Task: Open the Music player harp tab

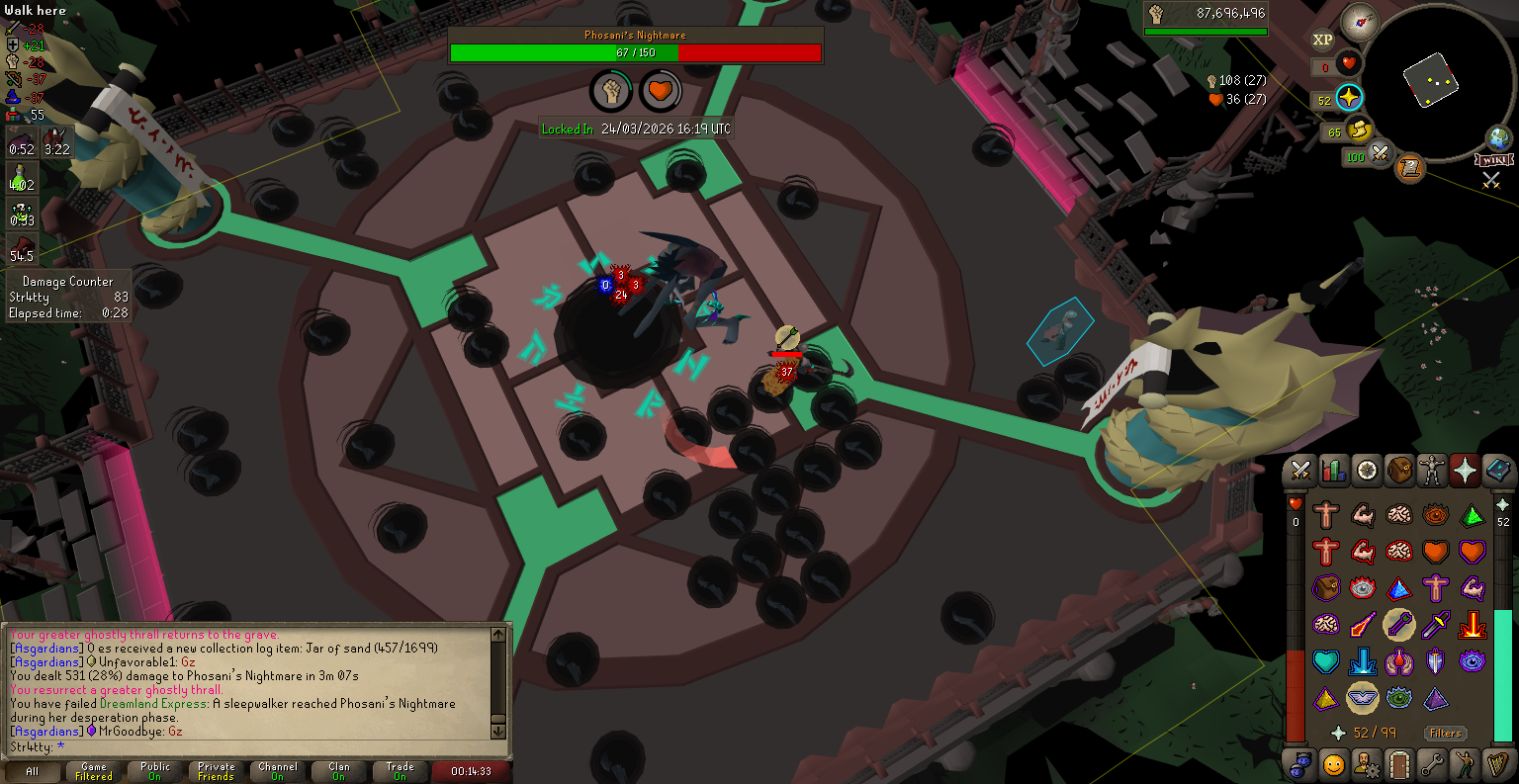Action: 1497,764
